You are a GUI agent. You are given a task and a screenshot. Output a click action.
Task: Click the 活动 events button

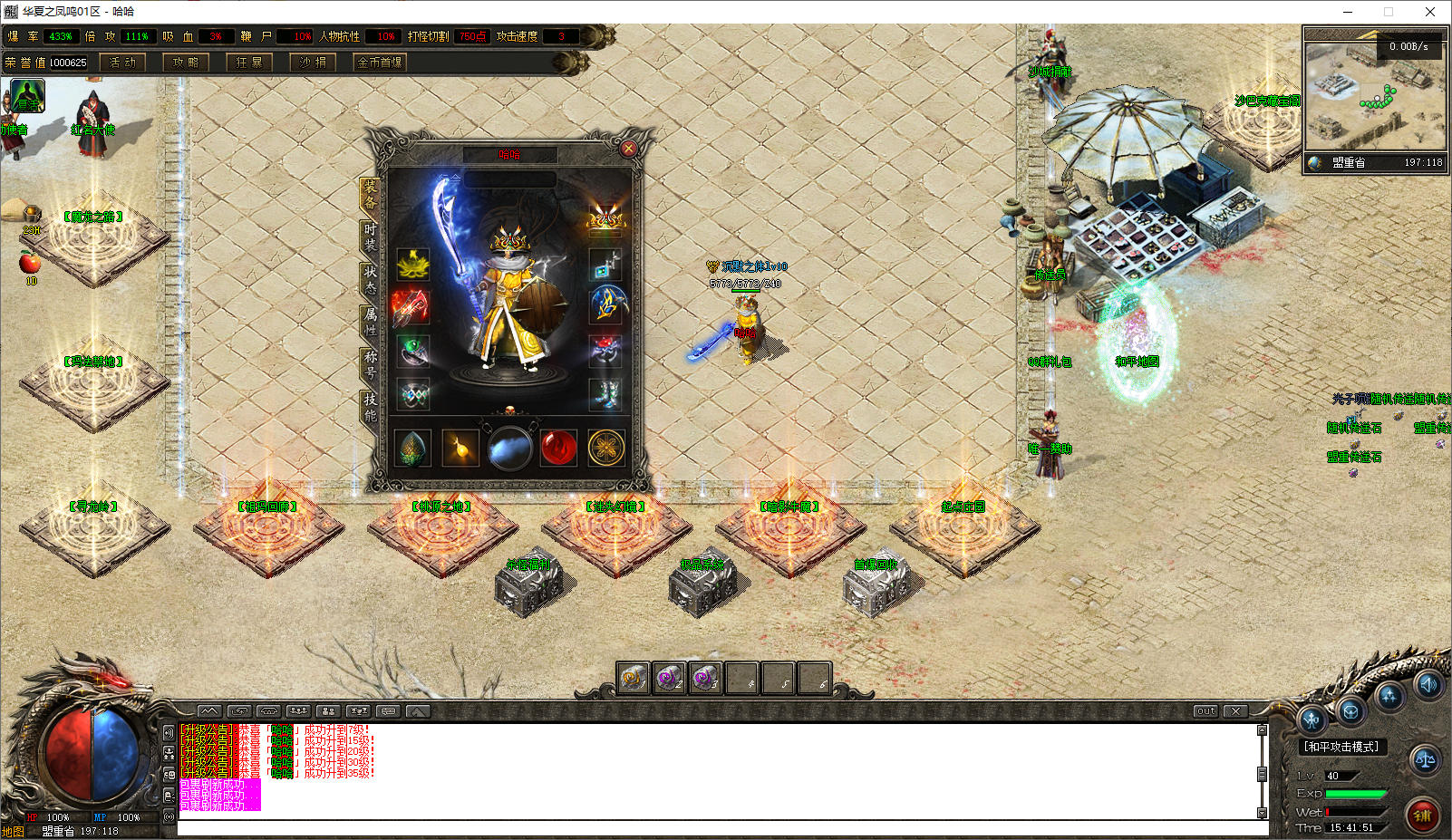(122, 63)
